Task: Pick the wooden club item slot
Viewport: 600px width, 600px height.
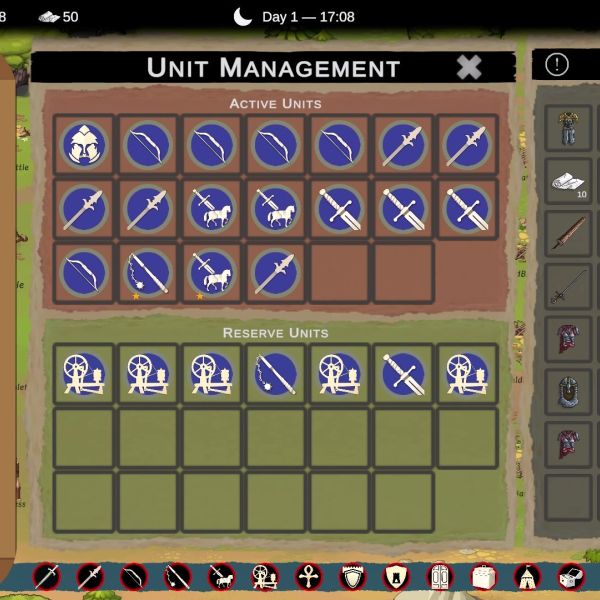Action: tap(568, 234)
